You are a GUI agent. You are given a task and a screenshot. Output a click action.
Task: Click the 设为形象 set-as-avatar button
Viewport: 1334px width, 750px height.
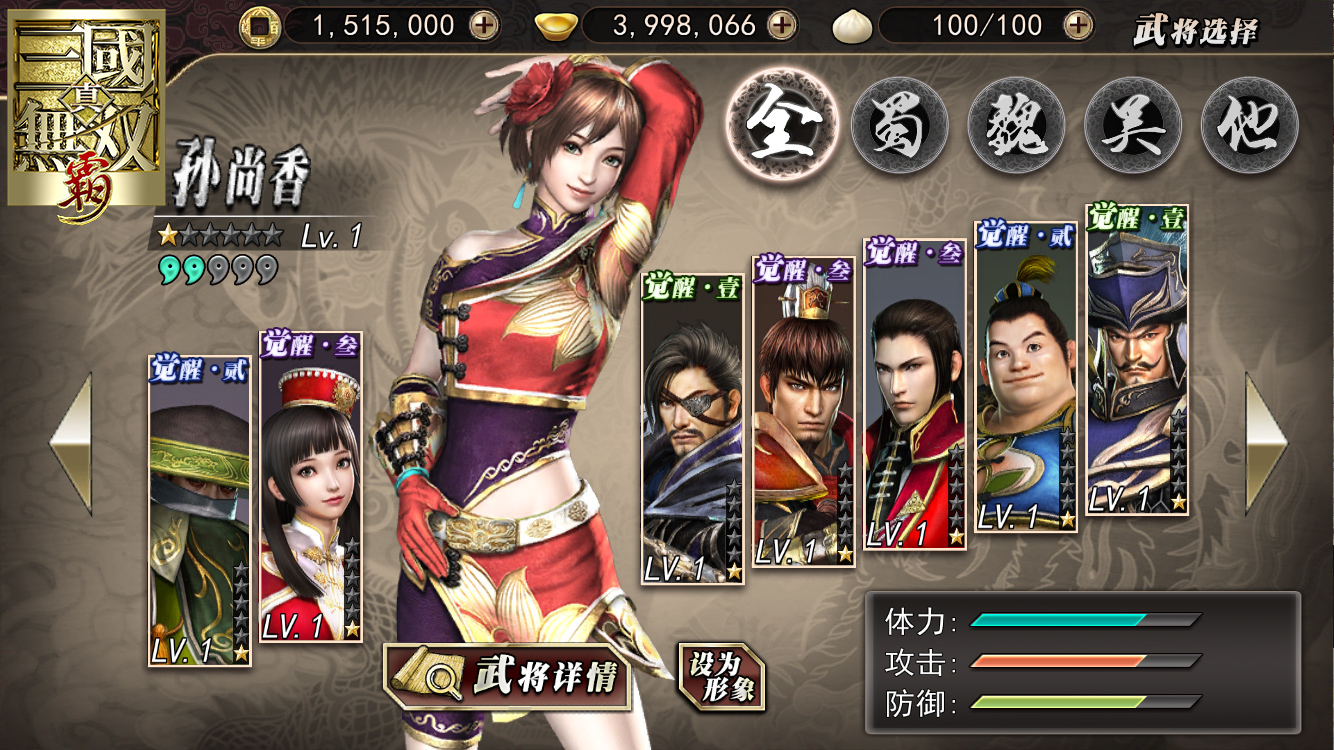click(x=721, y=677)
